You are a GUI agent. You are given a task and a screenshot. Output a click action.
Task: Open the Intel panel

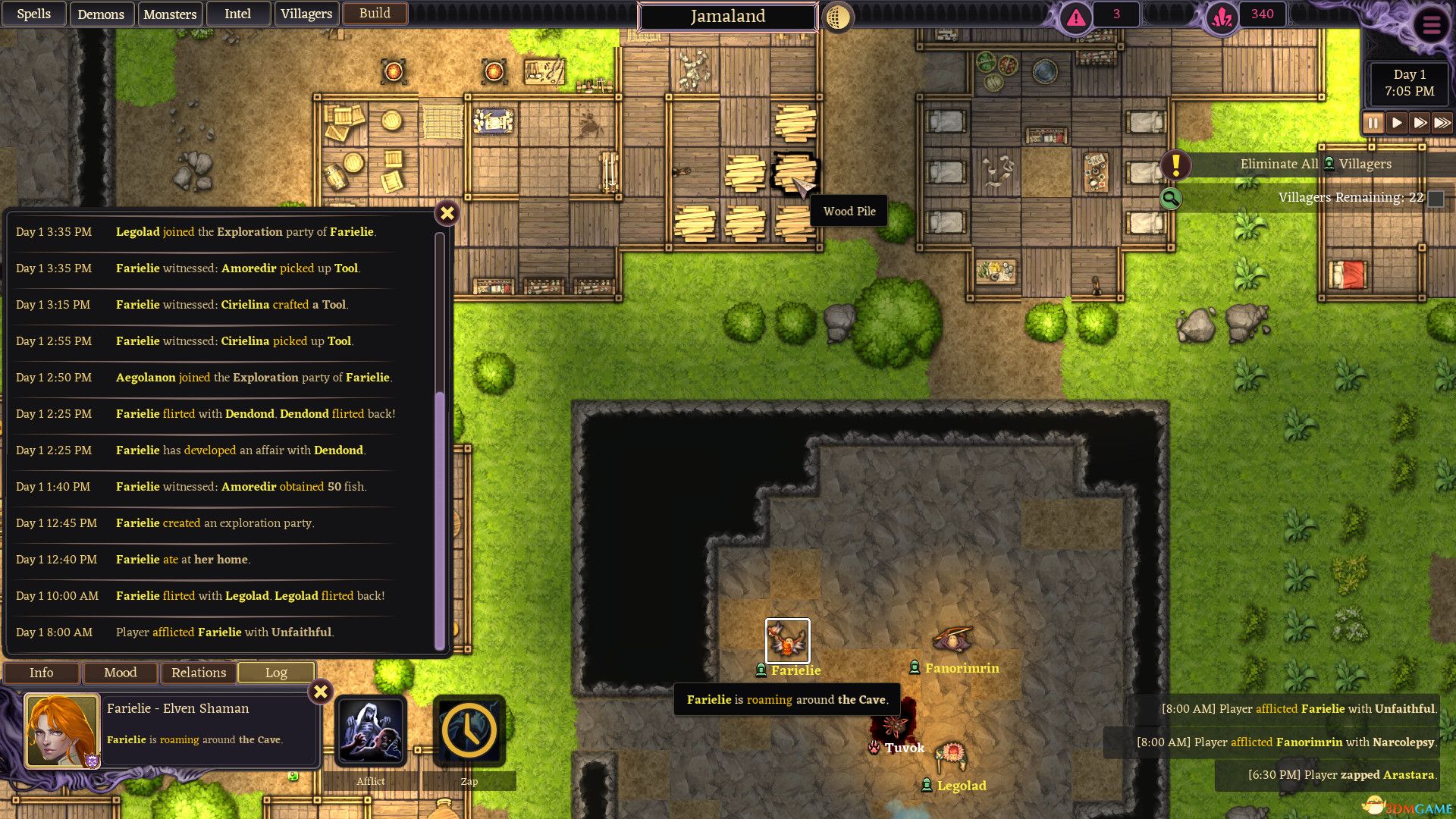pos(237,13)
